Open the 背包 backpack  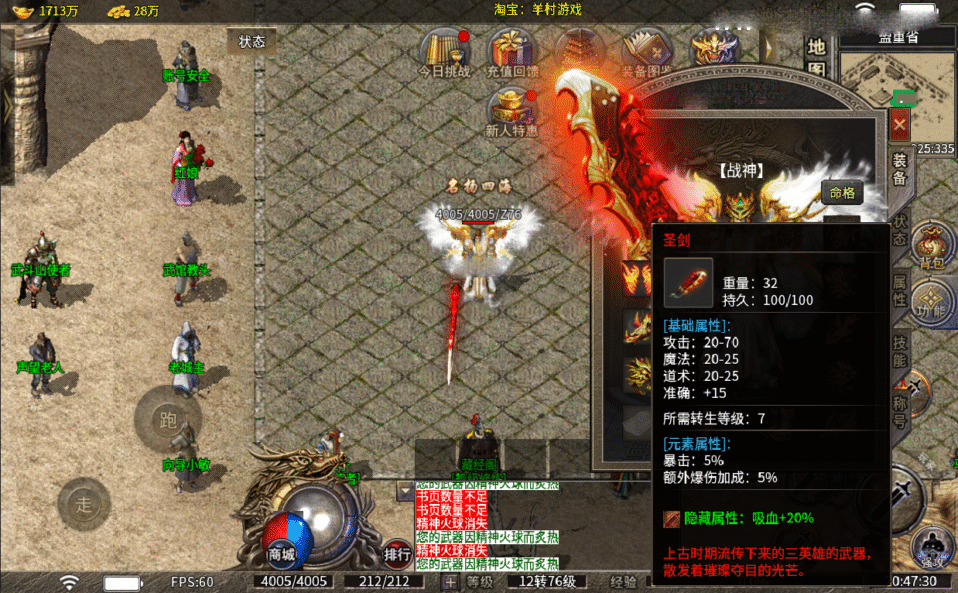coord(934,249)
